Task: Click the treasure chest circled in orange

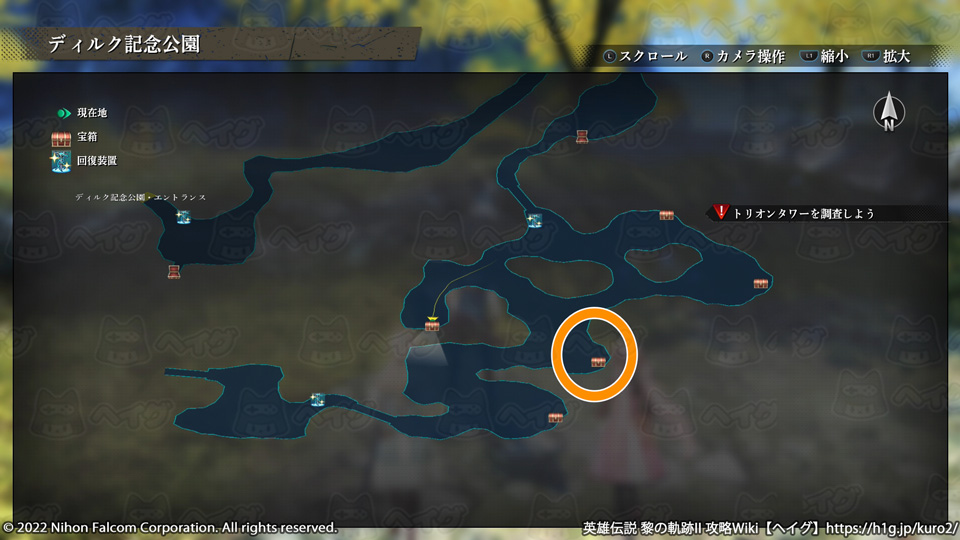Action: click(598, 362)
